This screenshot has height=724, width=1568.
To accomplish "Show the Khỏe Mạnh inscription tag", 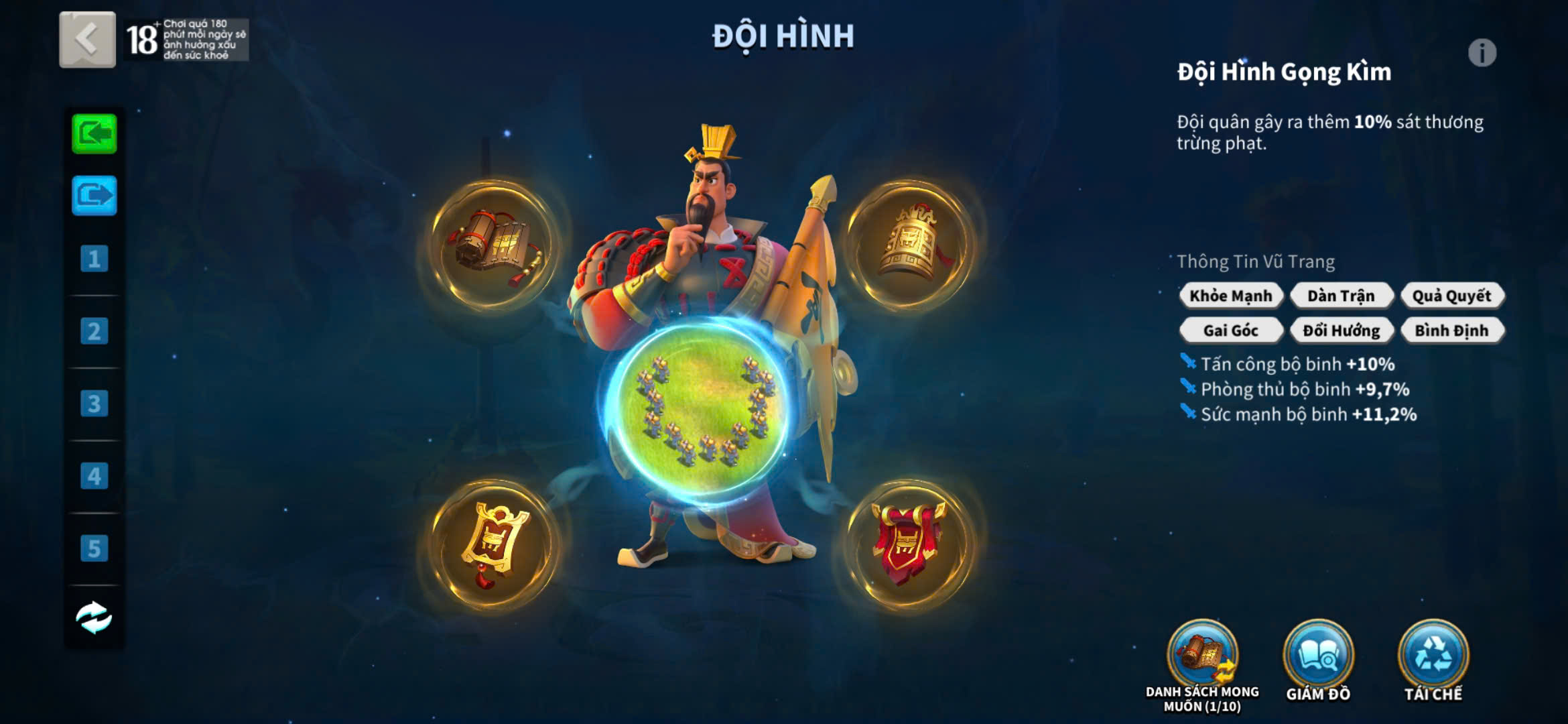I will click(x=1231, y=296).
